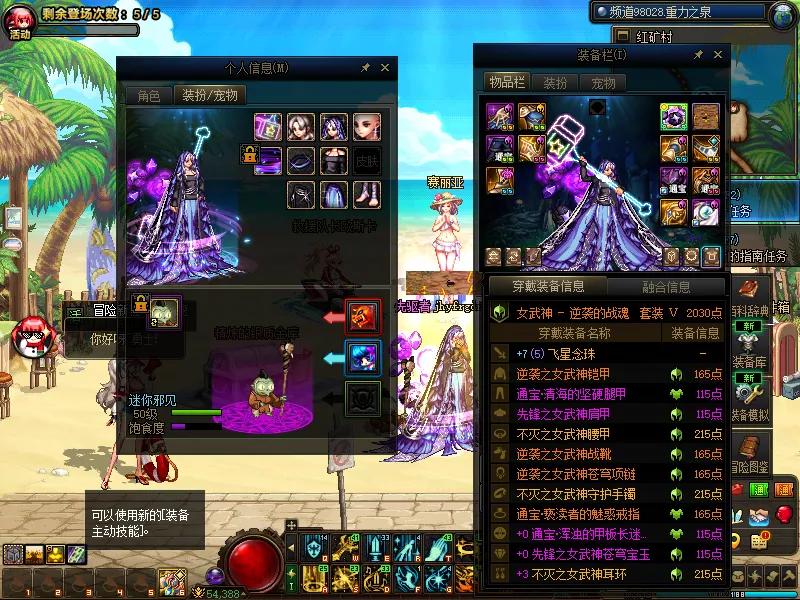Switch to the 装扮 tab in equipment window
The height and width of the screenshot is (600, 800).
click(x=555, y=83)
